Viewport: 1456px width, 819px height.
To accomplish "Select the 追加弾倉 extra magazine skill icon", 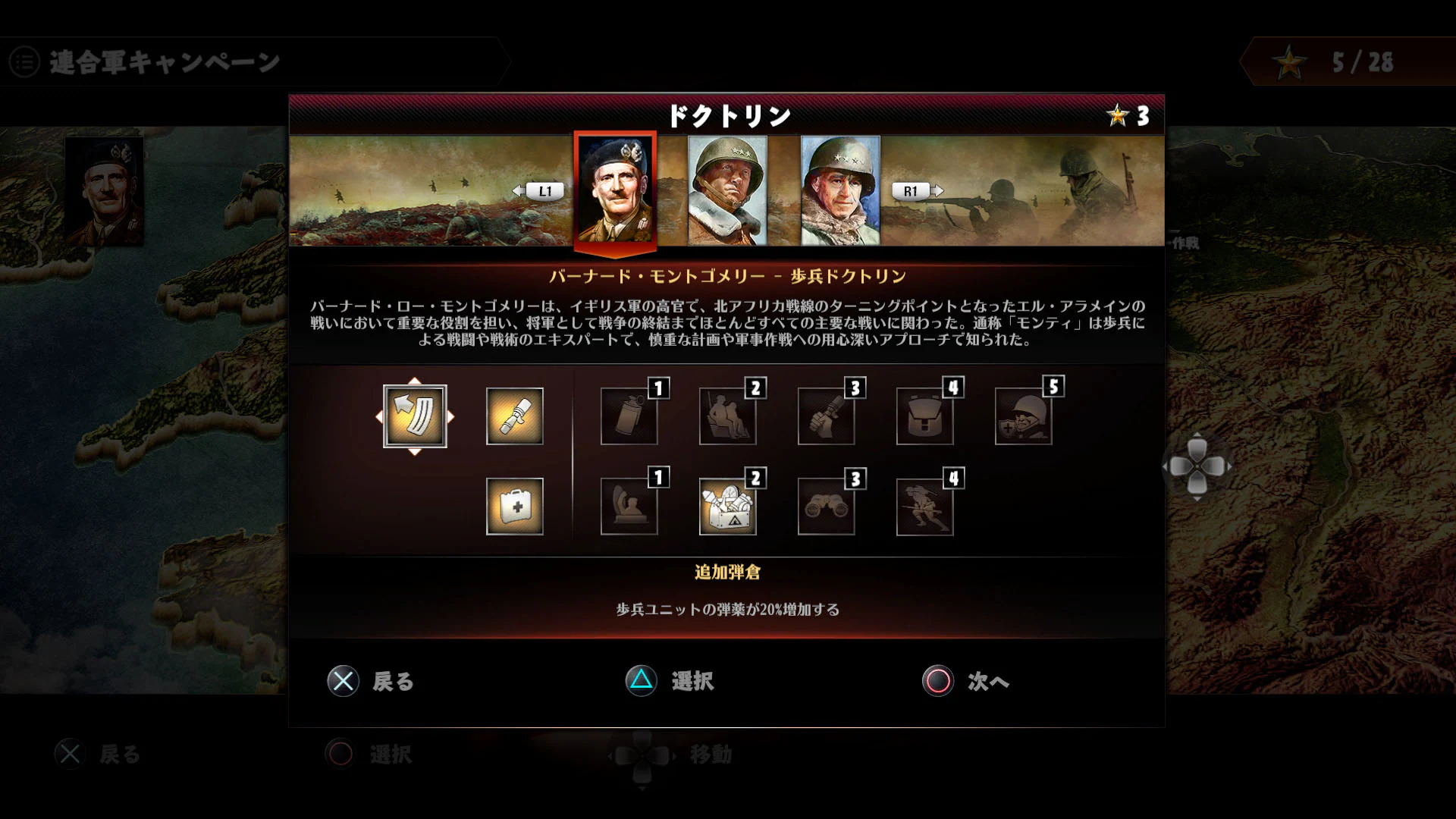I will [416, 416].
